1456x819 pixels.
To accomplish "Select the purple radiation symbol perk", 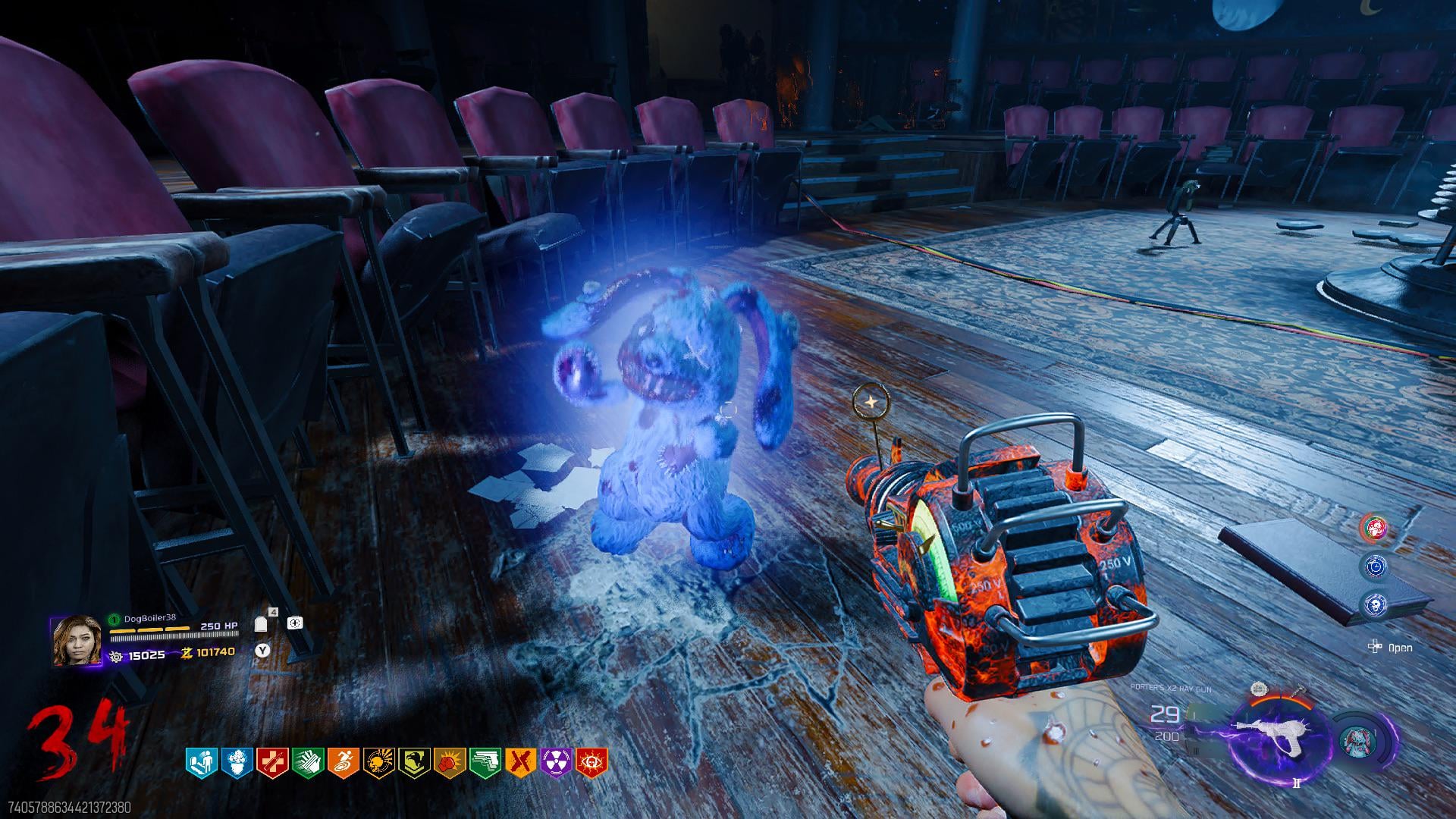I will pos(556,761).
